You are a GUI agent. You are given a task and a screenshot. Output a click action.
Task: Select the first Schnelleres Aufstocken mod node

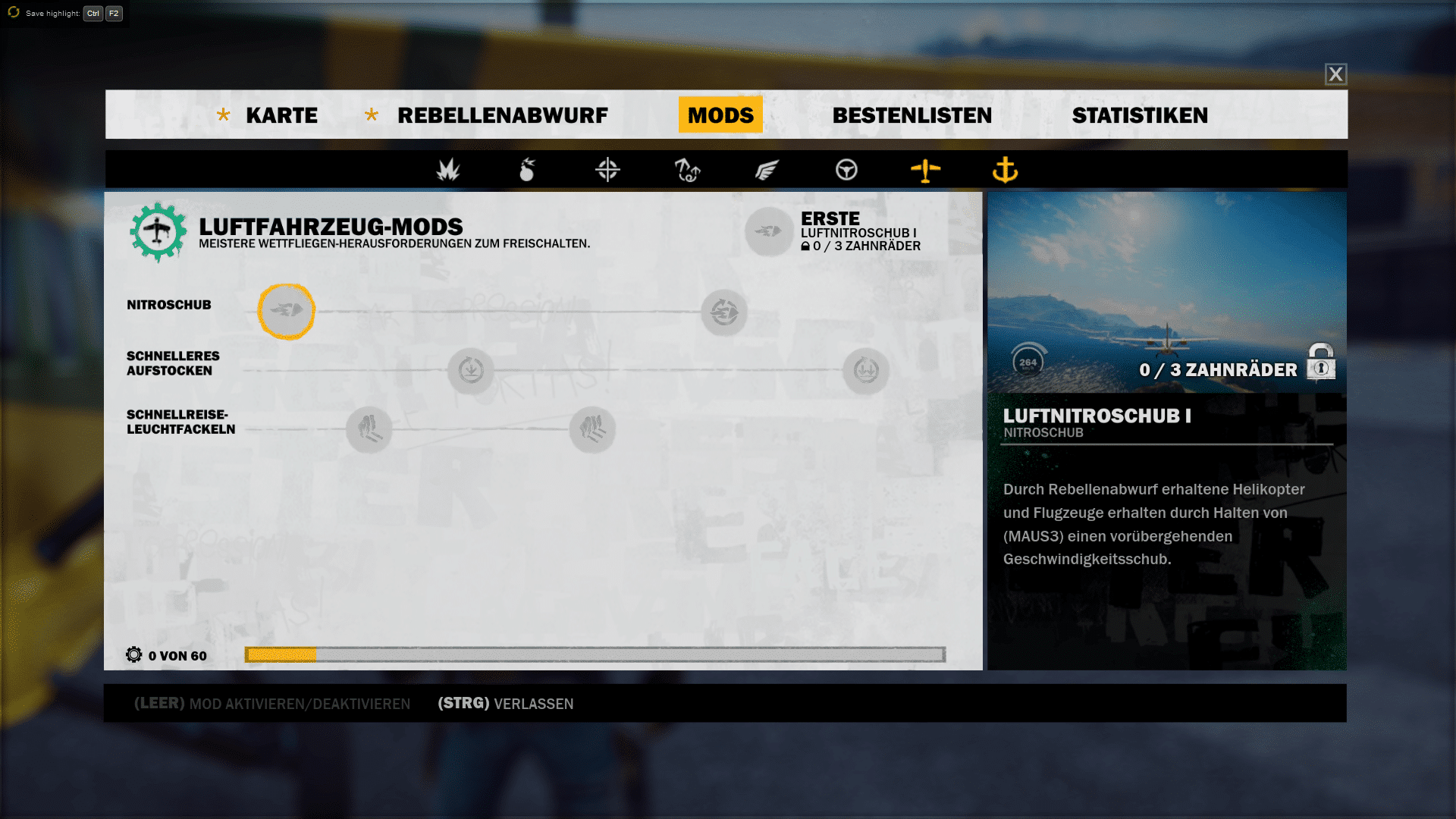point(470,371)
